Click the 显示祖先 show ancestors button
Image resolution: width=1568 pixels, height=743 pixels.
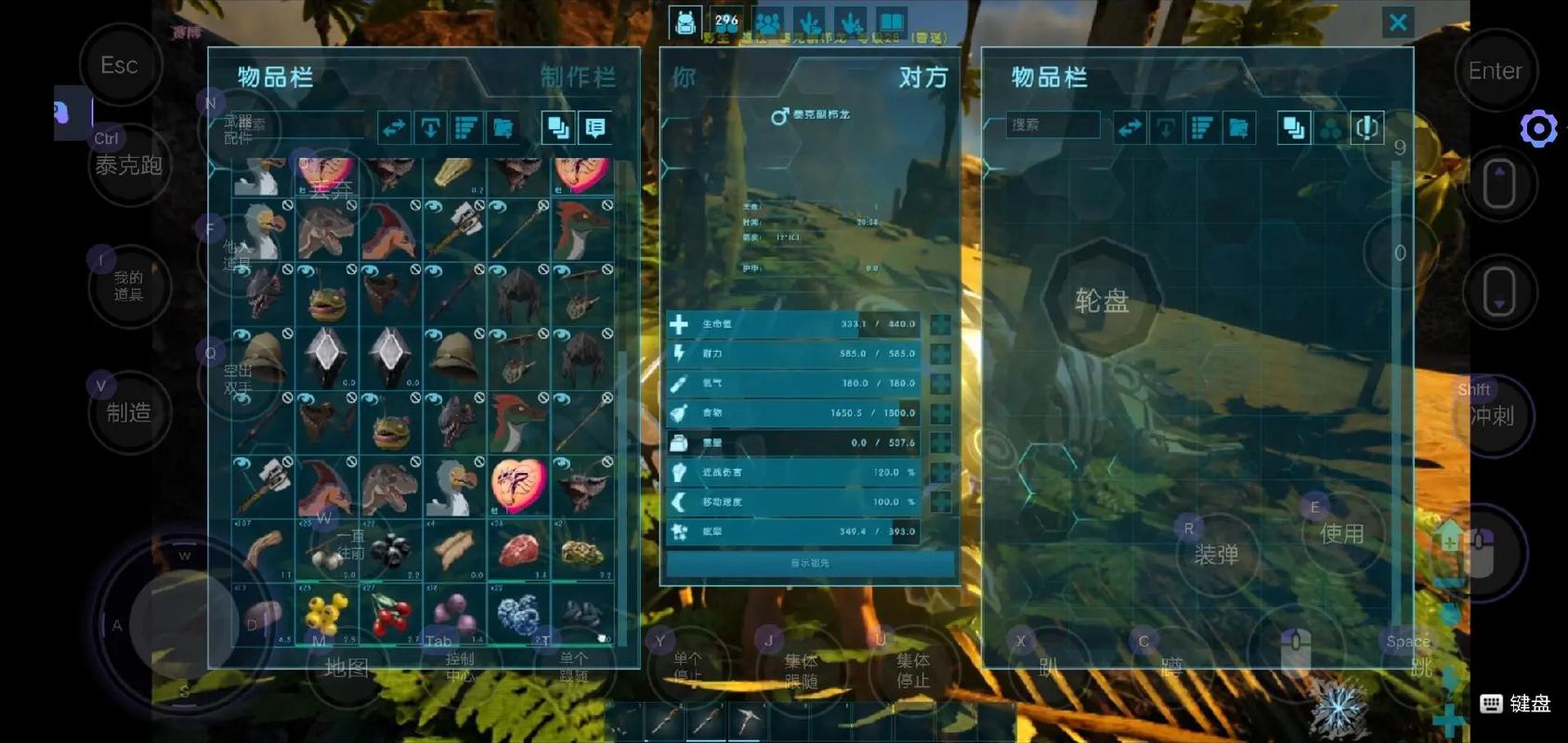pos(810,563)
